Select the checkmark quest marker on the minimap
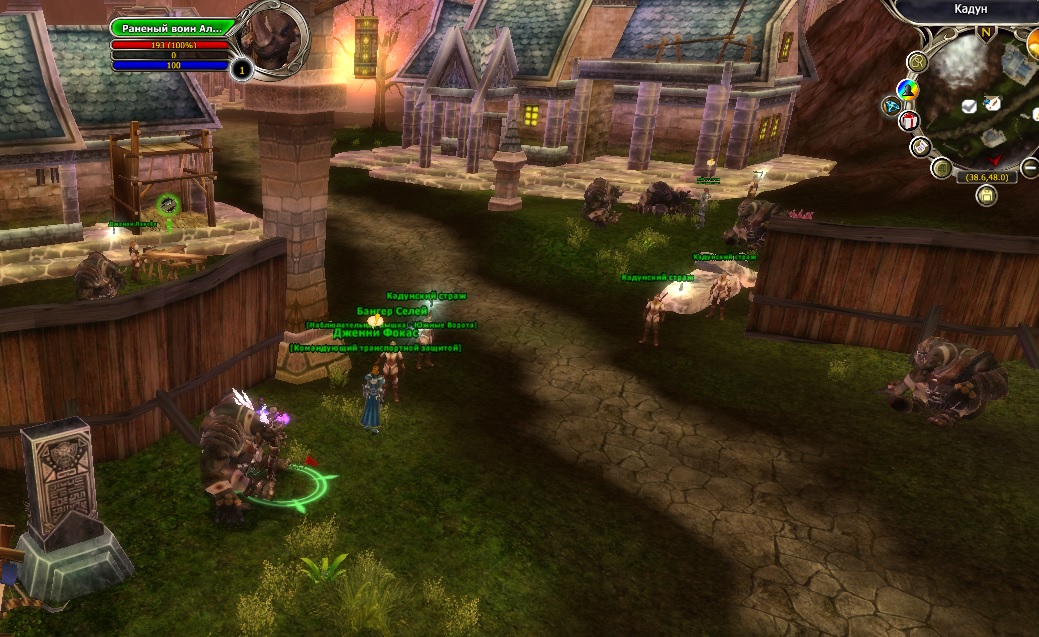Image resolution: width=1039 pixels, height=637 pixels. 968,105
